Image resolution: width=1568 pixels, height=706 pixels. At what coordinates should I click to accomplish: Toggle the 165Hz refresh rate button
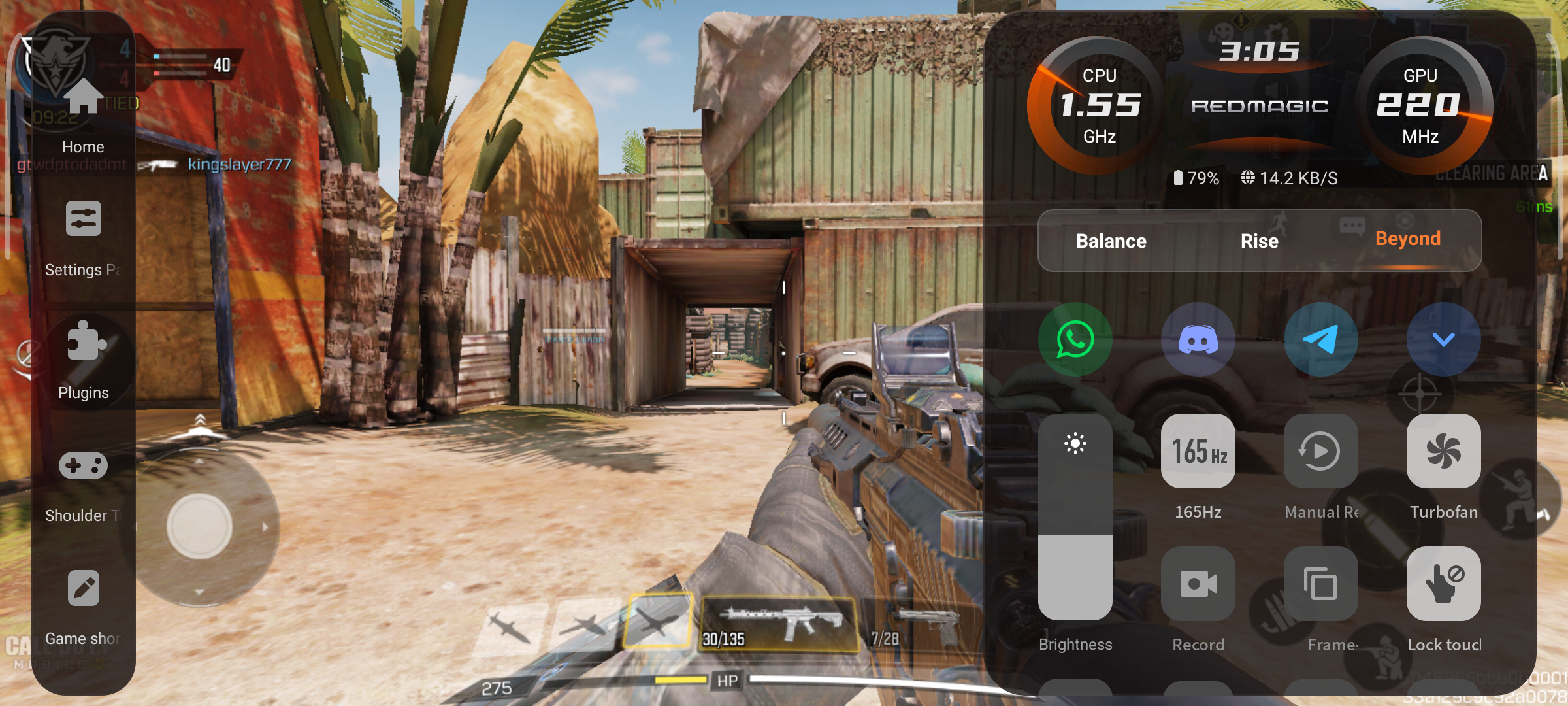(x=1198, y=451)
